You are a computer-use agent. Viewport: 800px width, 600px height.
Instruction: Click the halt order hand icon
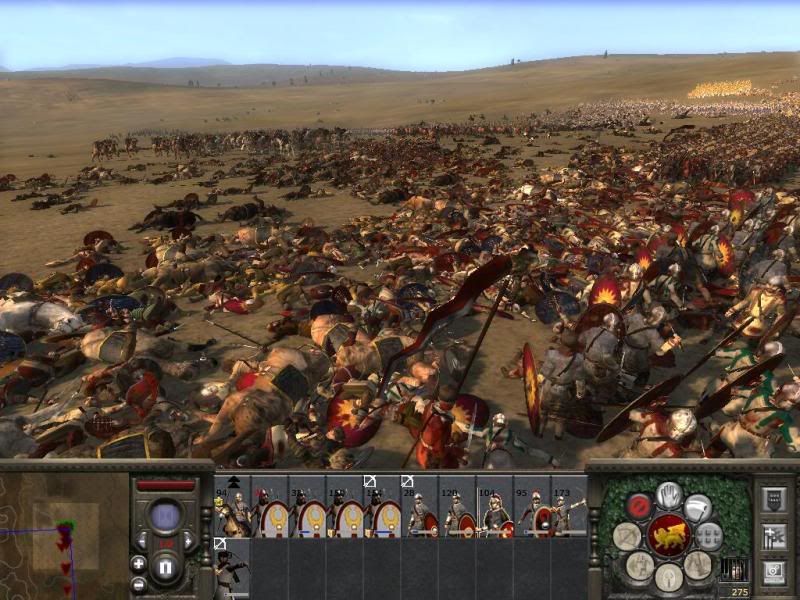tap(669, 494)
